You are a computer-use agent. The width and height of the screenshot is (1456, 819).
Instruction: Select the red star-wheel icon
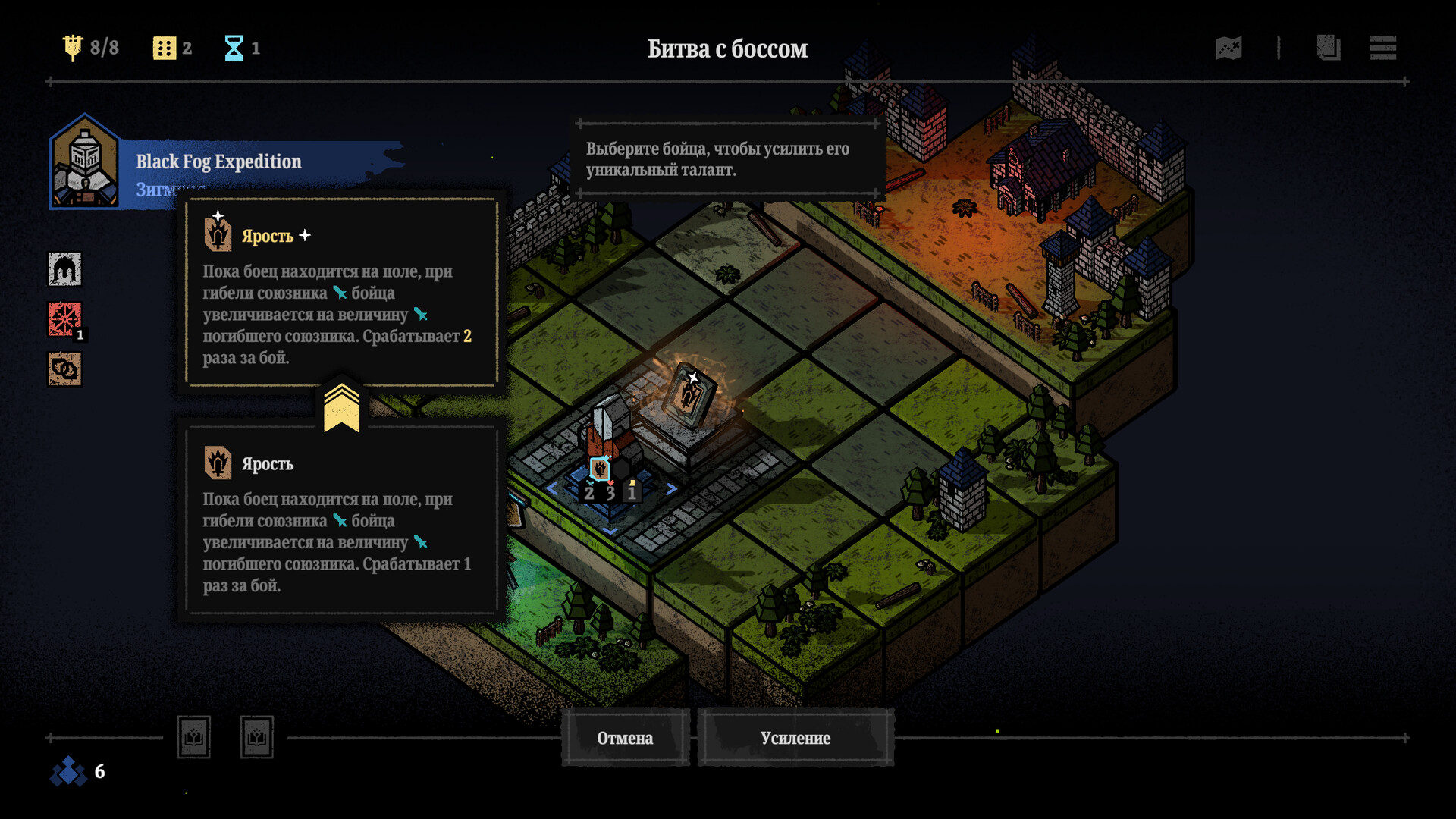[x=65, y=319]
